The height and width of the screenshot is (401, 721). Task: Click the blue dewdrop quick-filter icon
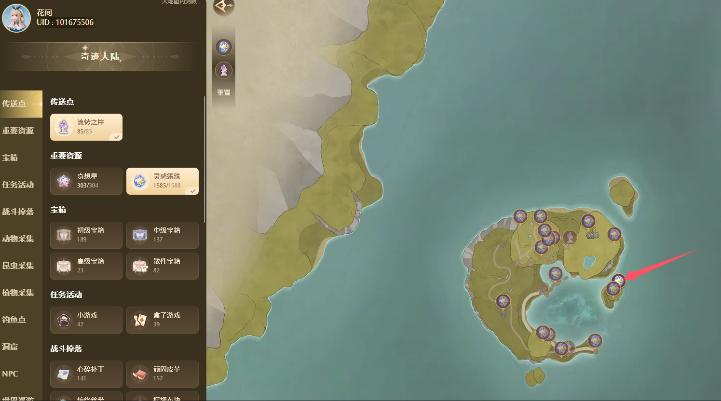click(x=224, y=47)
